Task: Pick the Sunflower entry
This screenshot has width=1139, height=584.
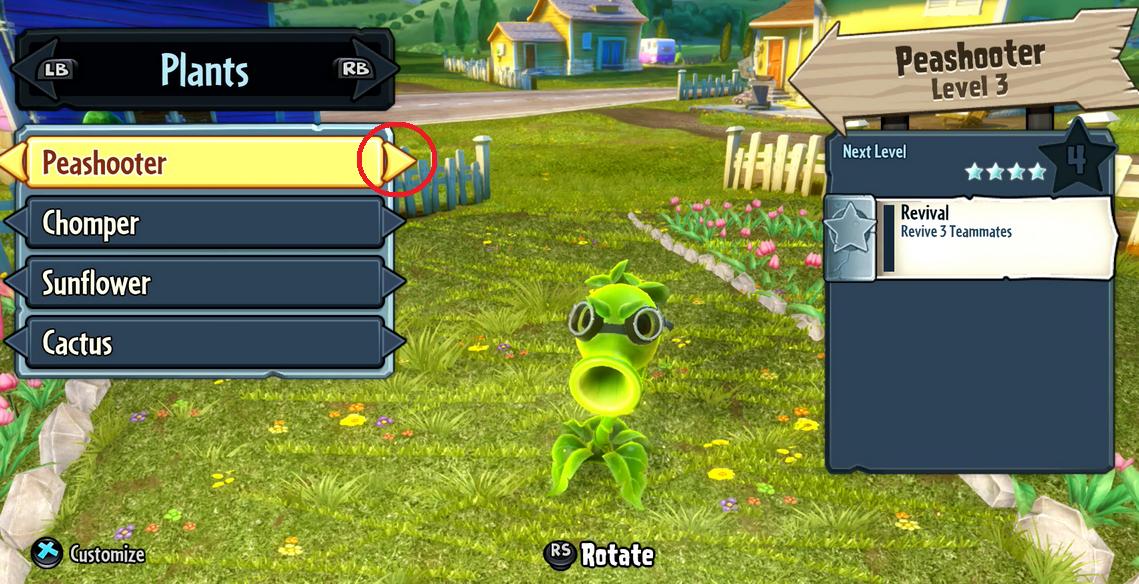Action: pos(200,283)
